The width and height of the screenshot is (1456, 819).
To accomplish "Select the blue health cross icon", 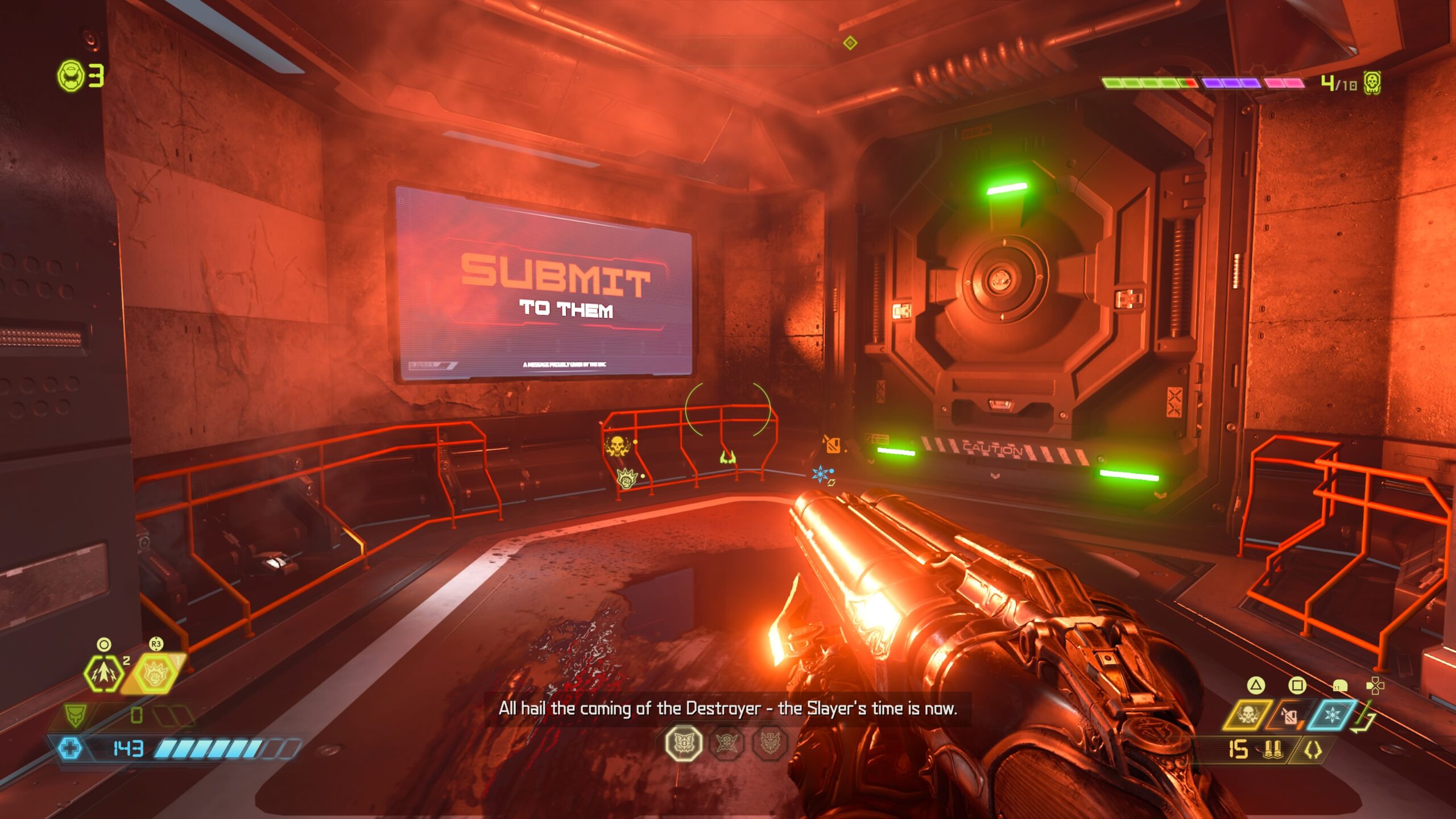I will (71, 748).
